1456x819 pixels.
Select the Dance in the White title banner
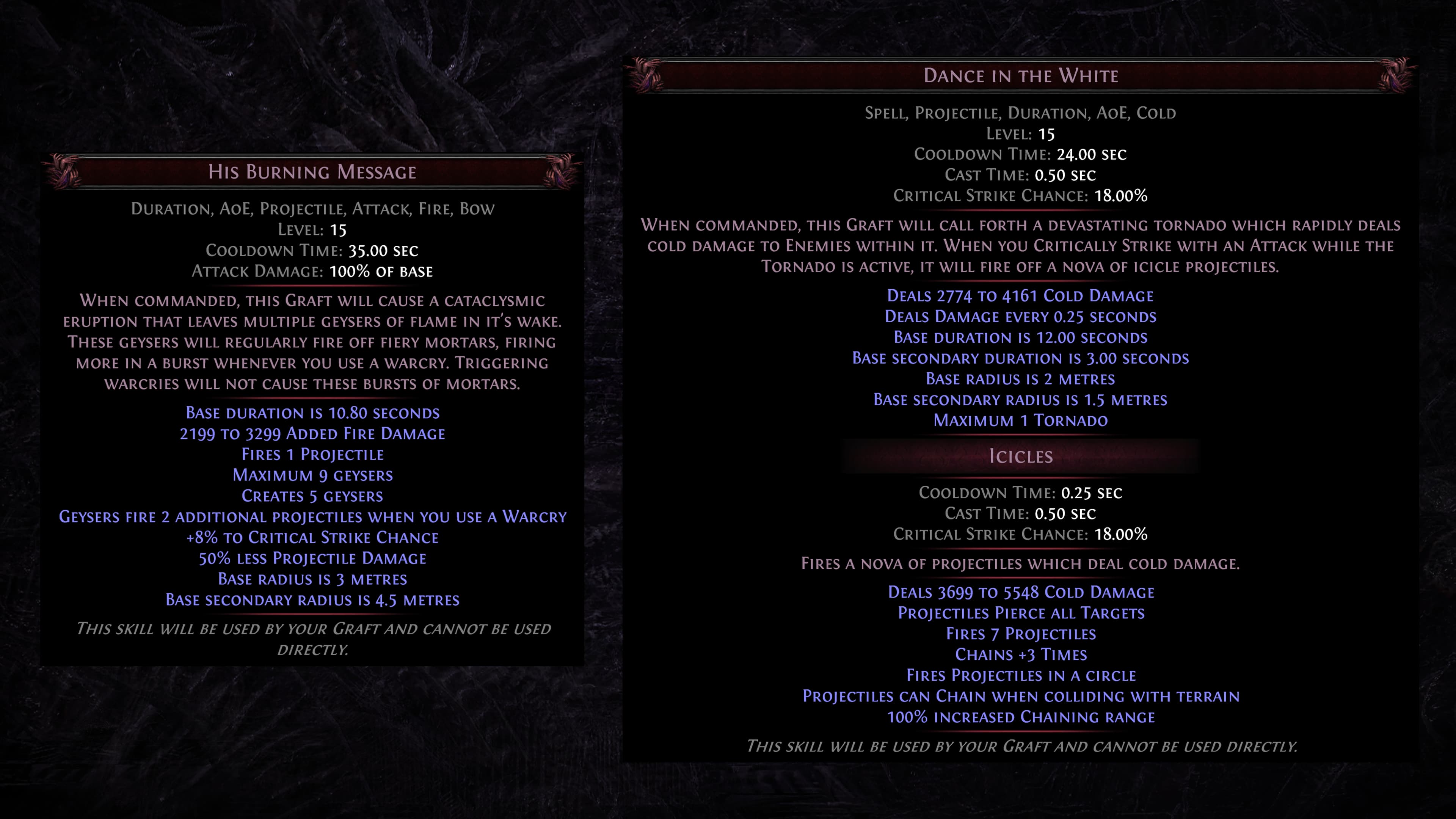1020,75
